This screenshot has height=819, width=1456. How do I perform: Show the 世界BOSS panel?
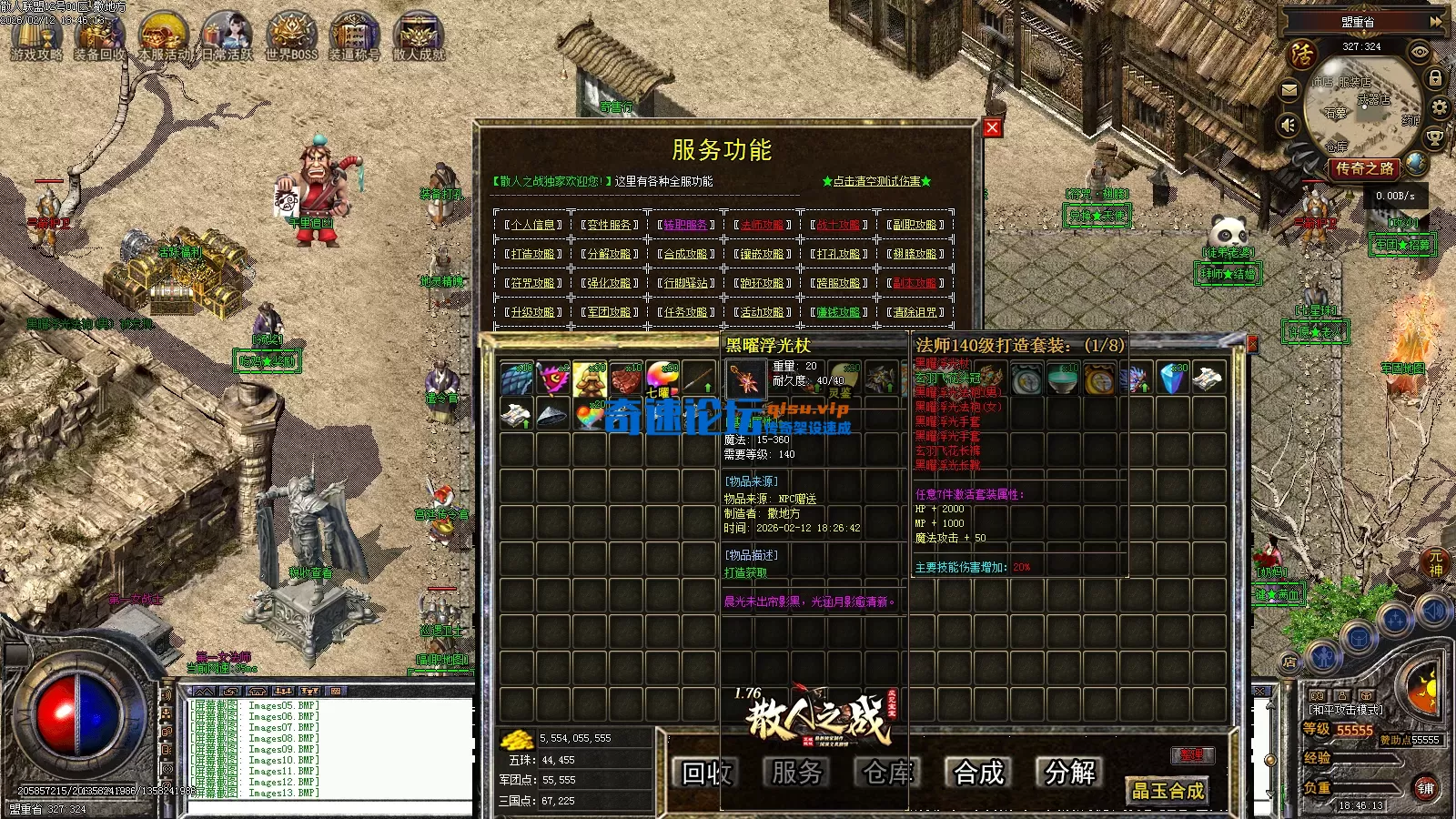click(x=291, y=36)
